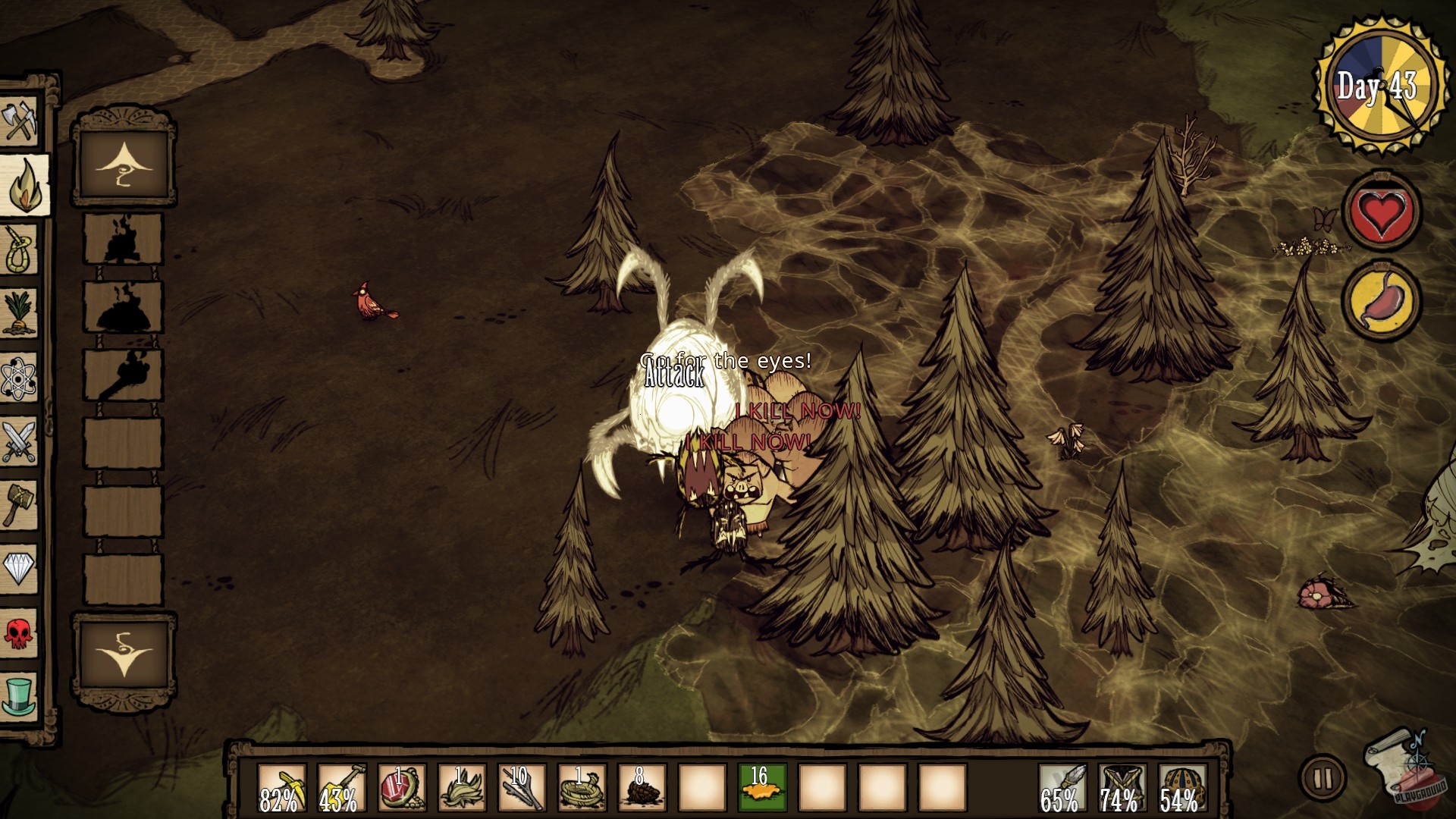The image size is (1456, 819).
Task: Select the golden pickaxe at 82%
Action: (x=281, y=789)
